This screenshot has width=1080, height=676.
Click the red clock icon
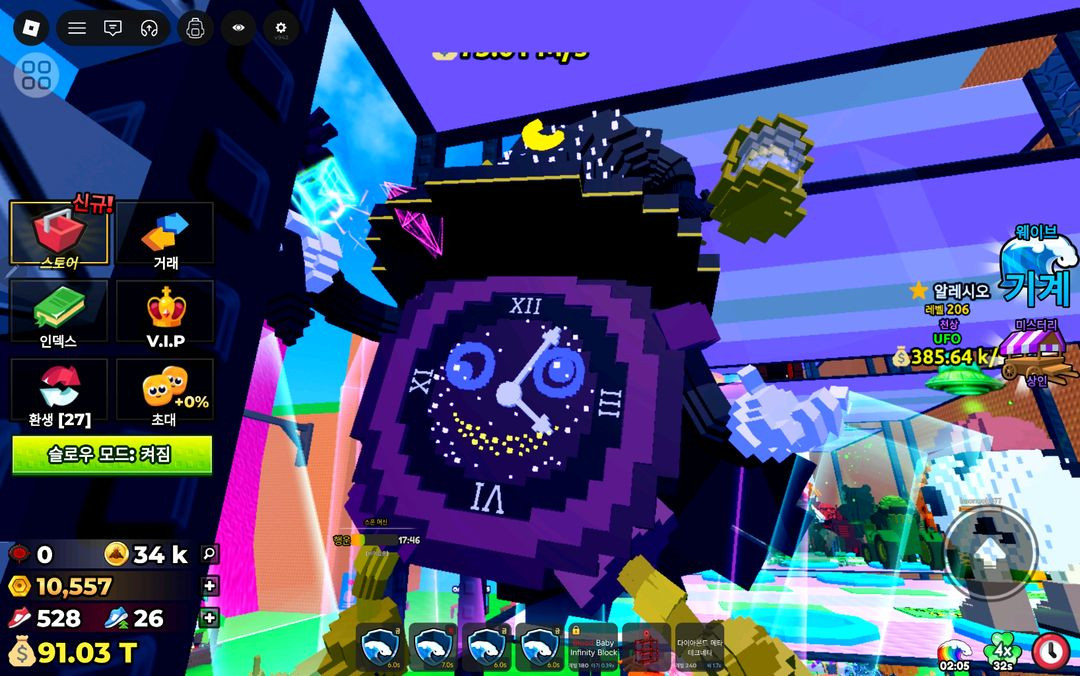pos(1051,651)
